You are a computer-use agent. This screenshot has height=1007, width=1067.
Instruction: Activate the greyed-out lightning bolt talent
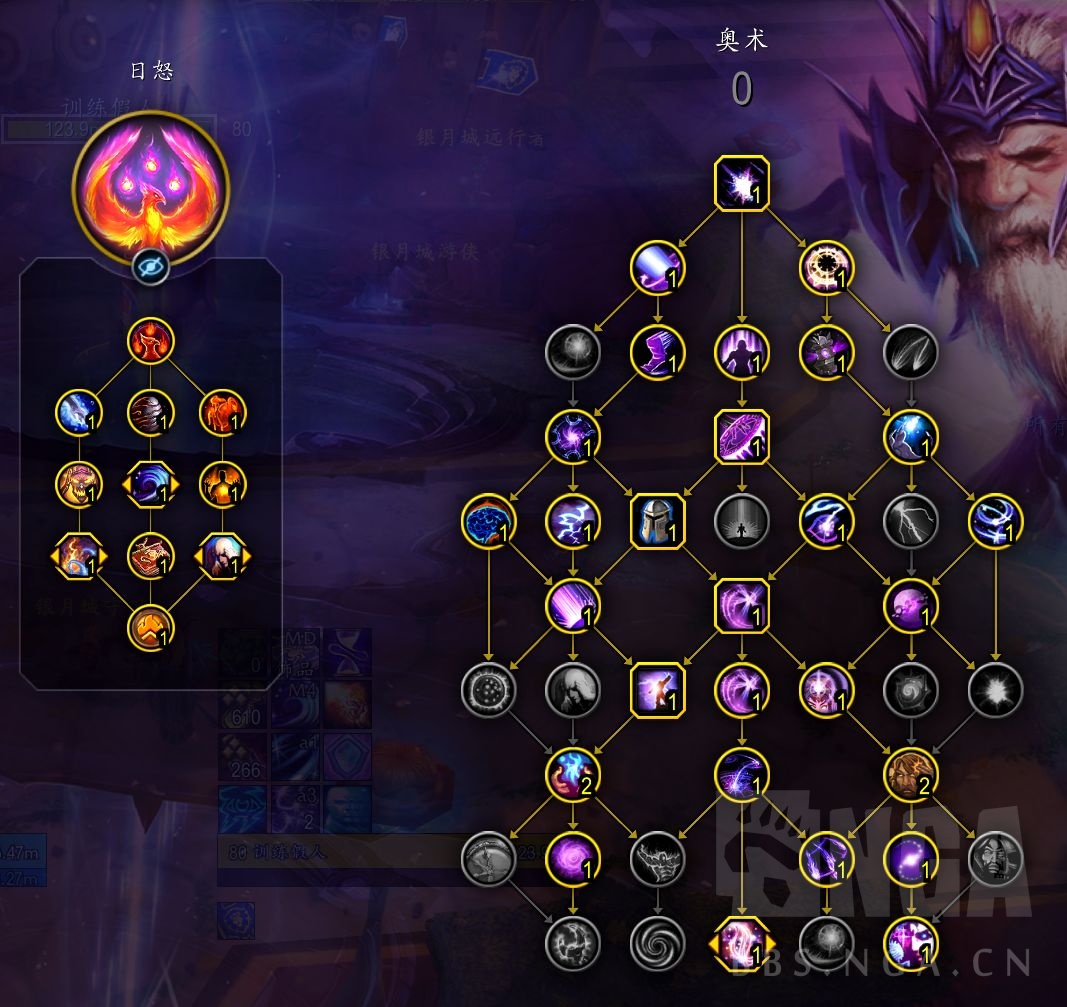click(x=910, y=521)
